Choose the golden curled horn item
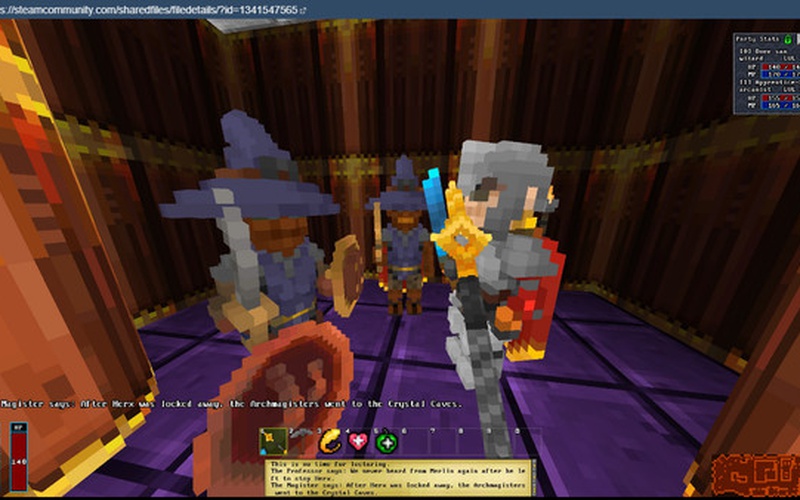The width and height of the screenshot is (800, 500). (329, 442)
